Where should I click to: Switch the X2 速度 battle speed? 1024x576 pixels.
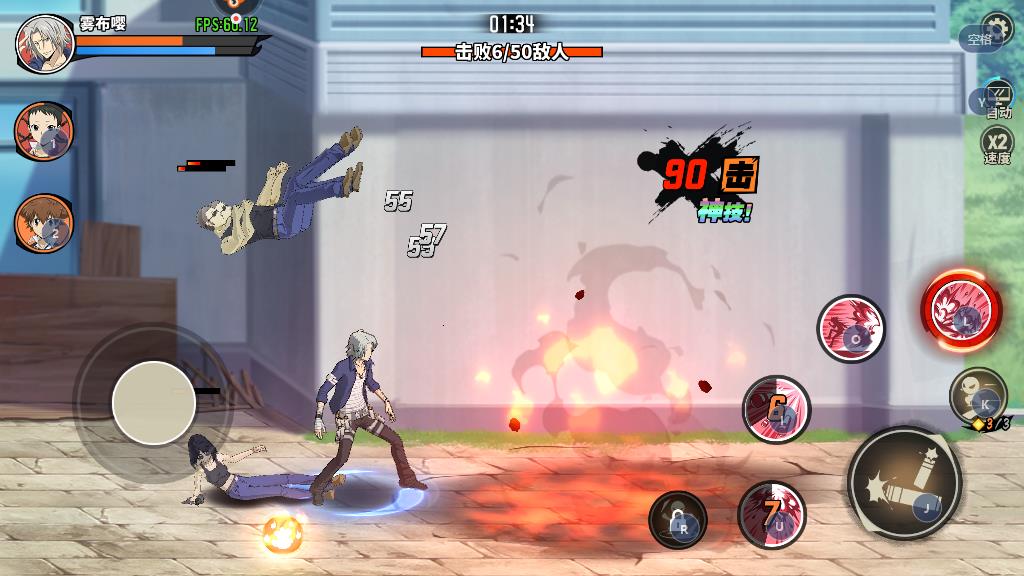pos(997,146)
